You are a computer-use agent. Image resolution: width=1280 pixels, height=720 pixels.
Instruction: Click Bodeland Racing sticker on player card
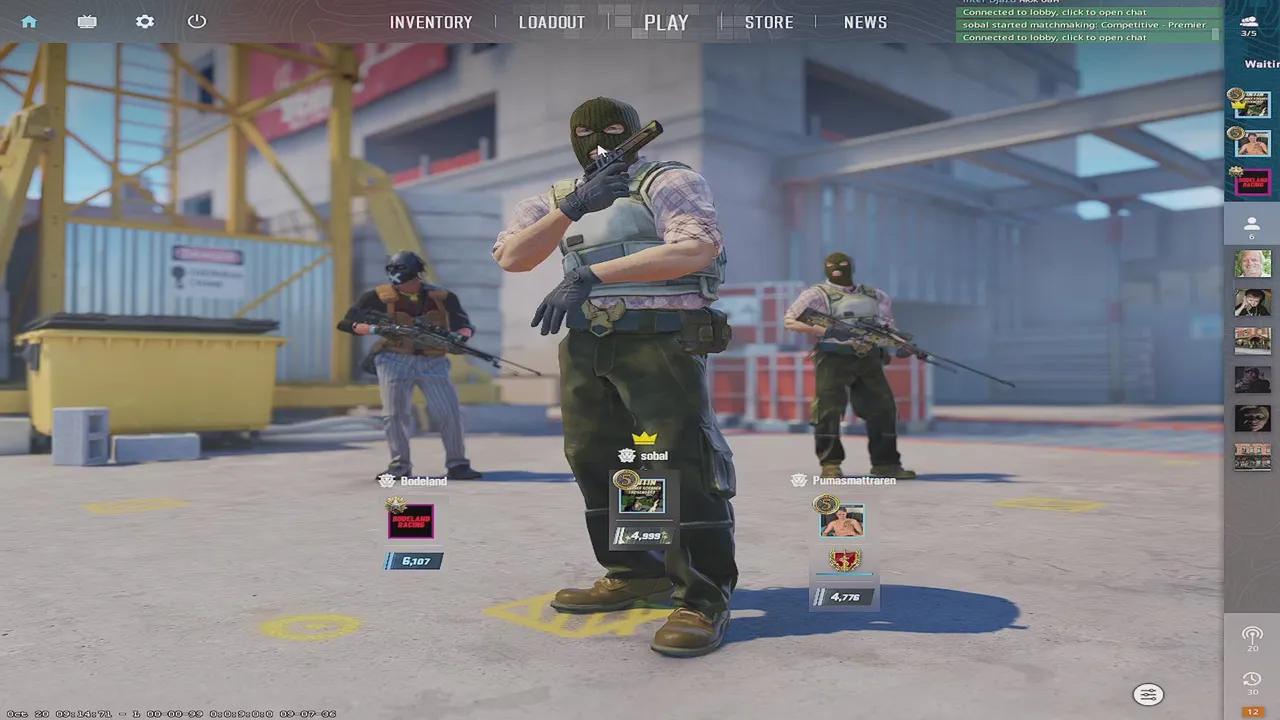412,520
